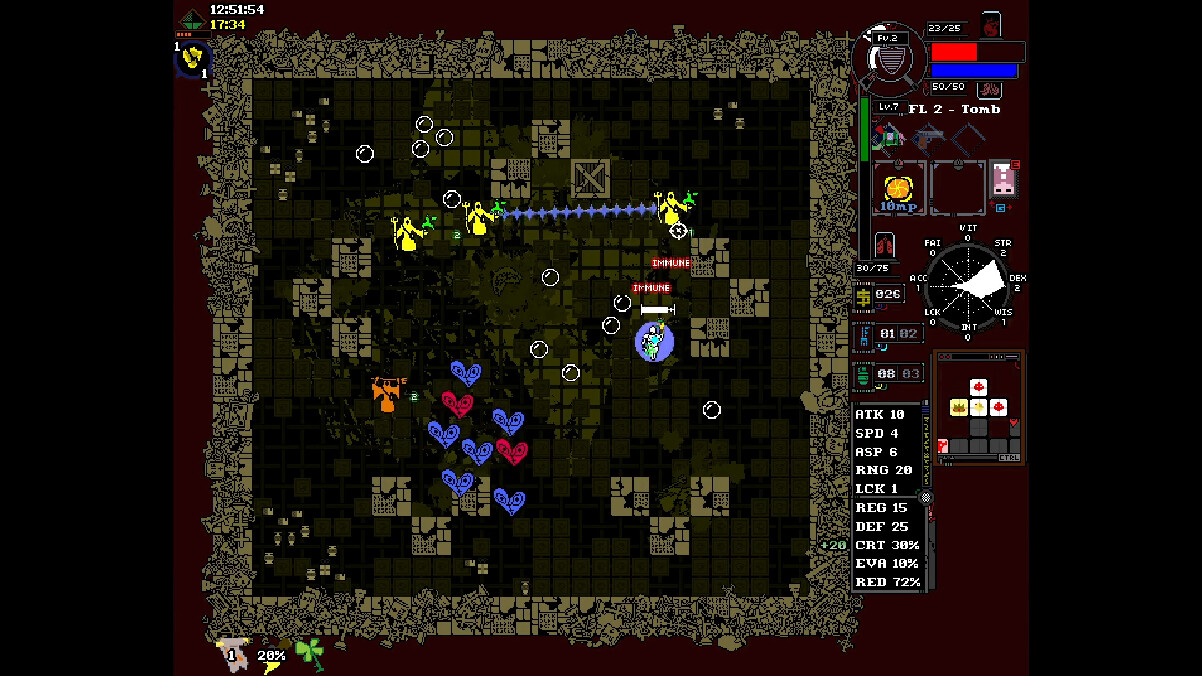This screenshot has width=1202, height=676.
Task: Click the green pyramid floor indicator icon
Action: (191, 19)
